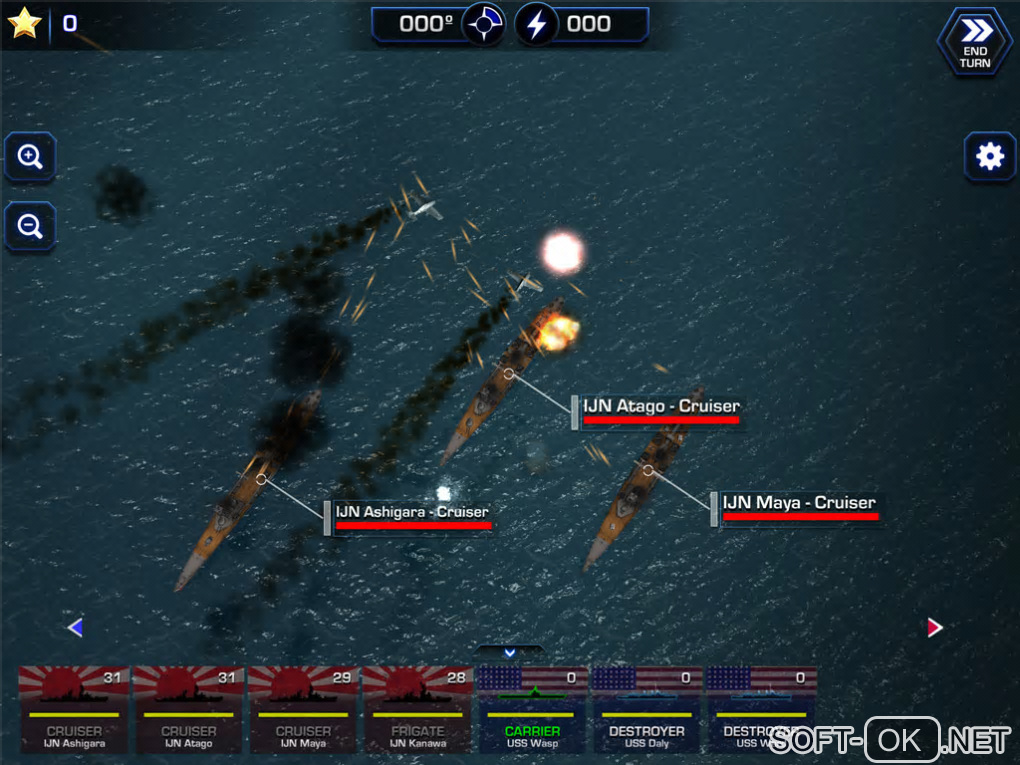The width and height of the screenshot is (1020, 765).
Task: Click the blue left arrow
Action: [75, 628]
